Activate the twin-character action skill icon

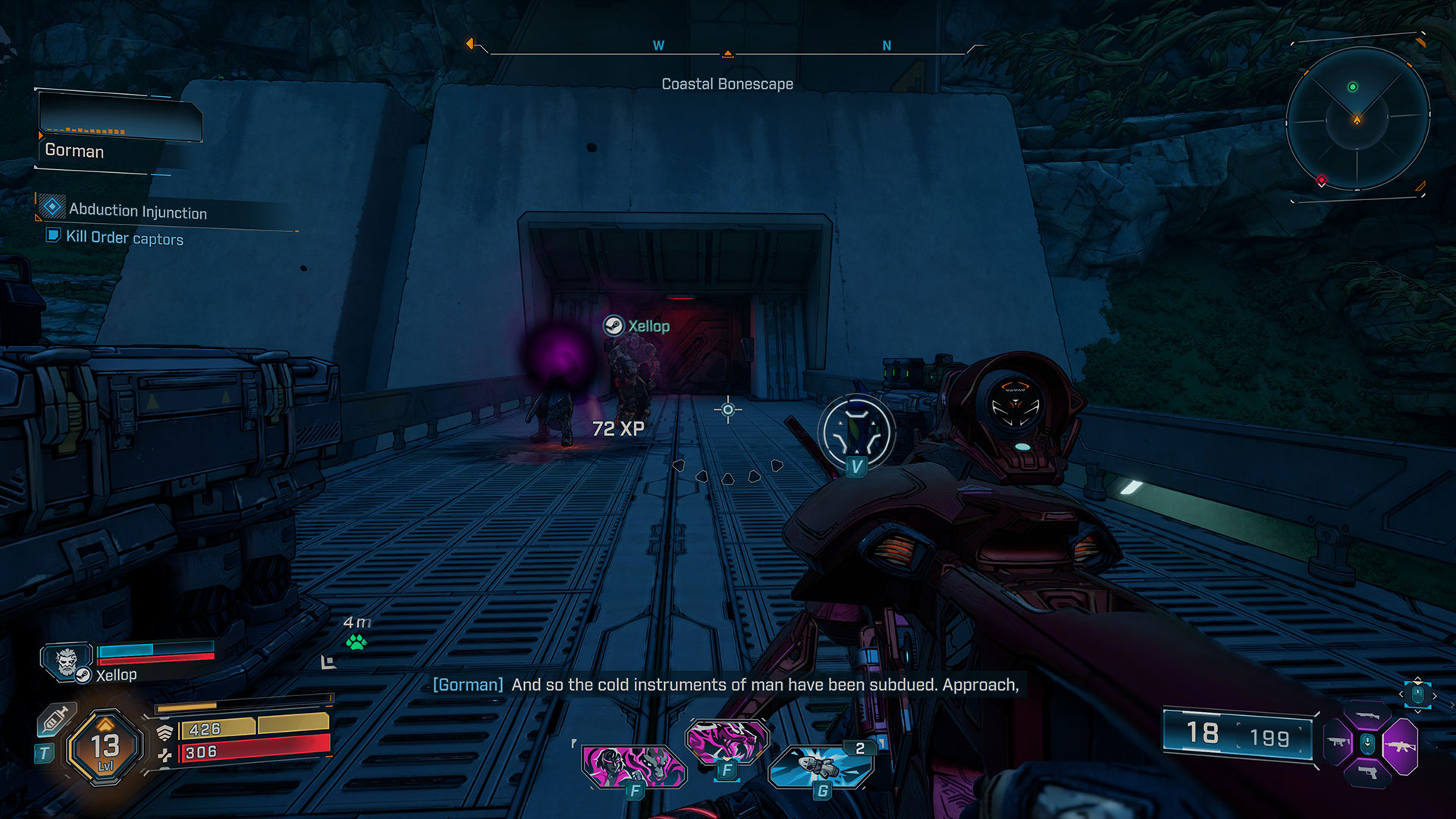coord(633,764)
